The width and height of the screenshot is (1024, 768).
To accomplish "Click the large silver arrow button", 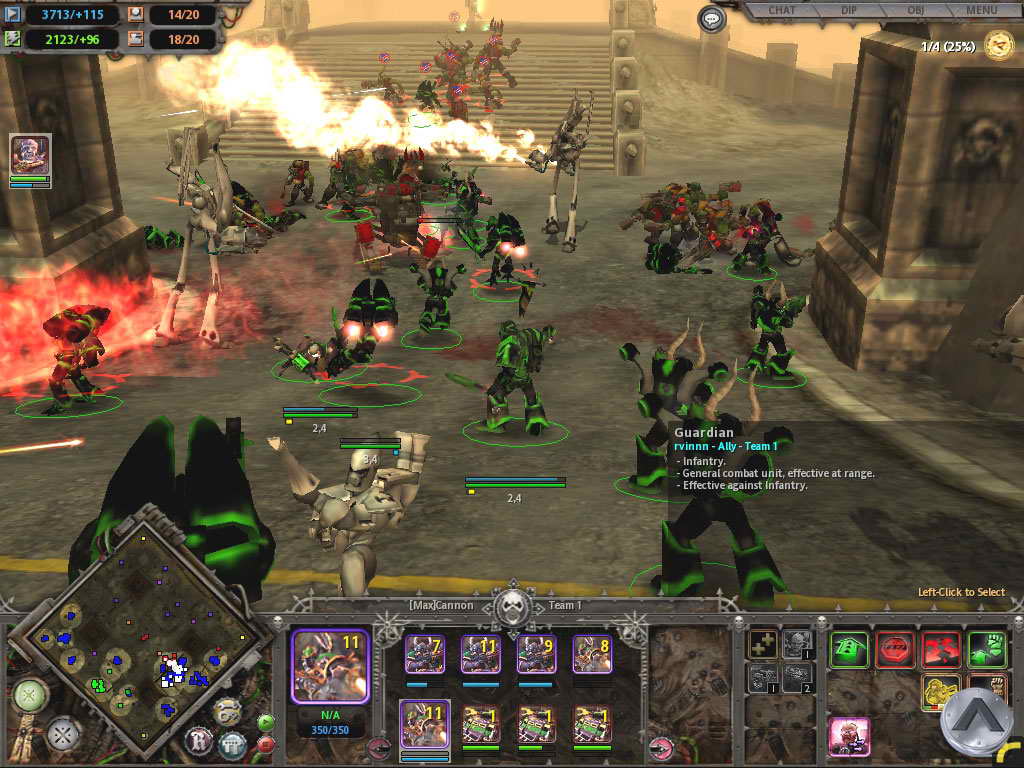I will [x=976, y=722].
